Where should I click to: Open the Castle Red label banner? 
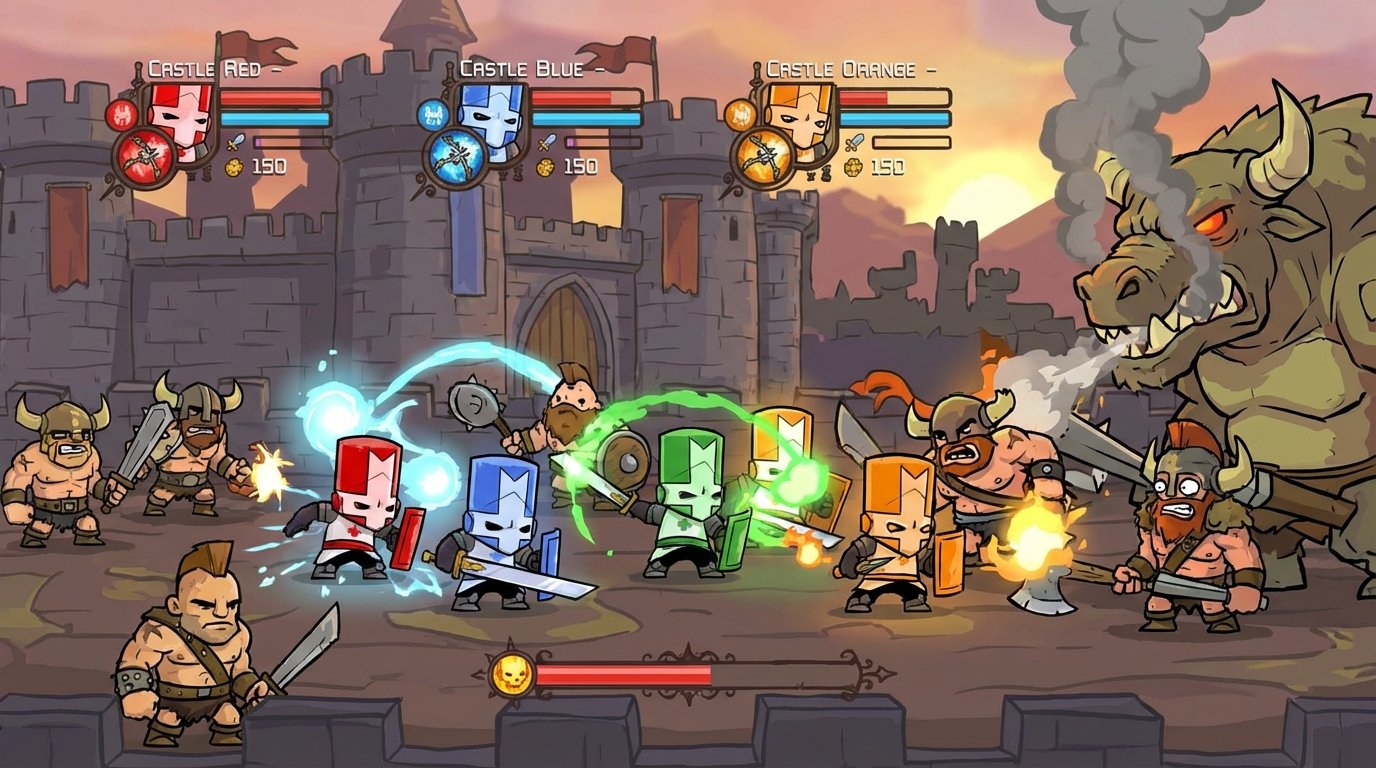(x=203, y=69)
